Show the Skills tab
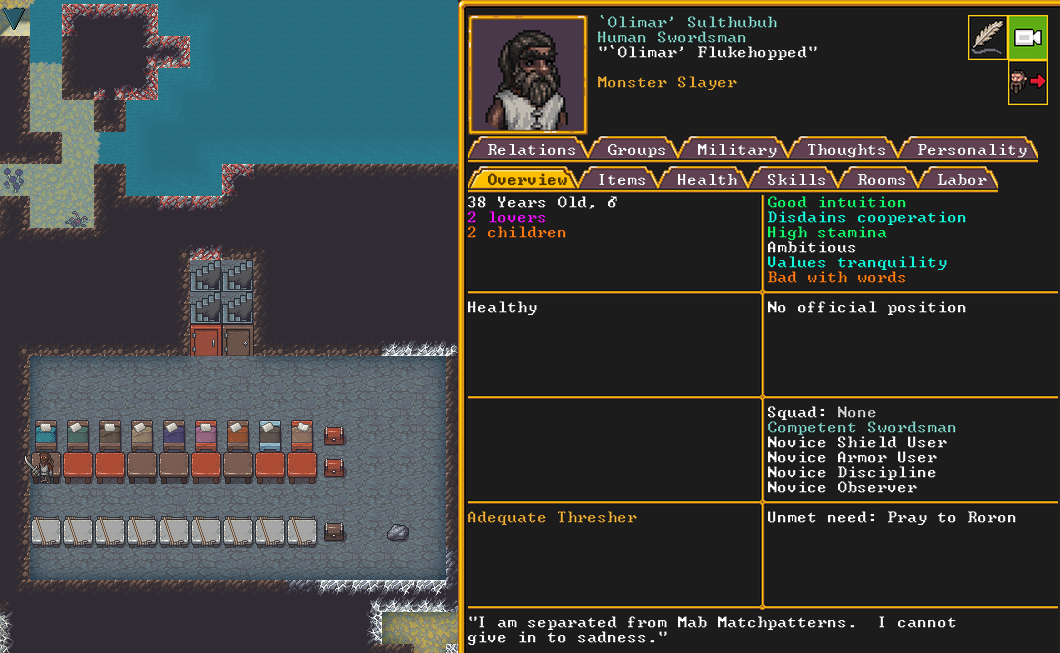This screenshot has width=1060, height=653. point(796,179)
